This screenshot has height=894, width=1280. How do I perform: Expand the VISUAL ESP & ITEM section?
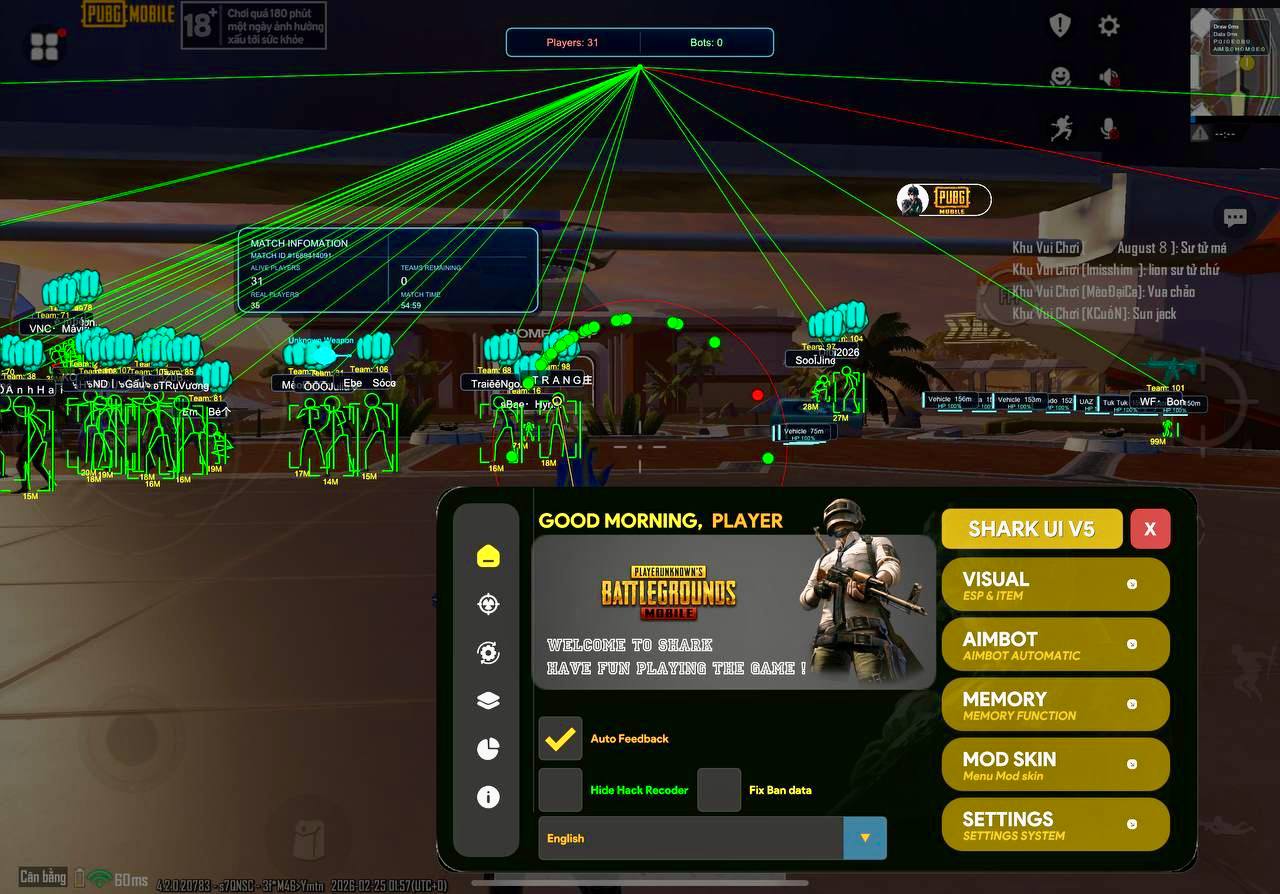tap(1055, 584)
